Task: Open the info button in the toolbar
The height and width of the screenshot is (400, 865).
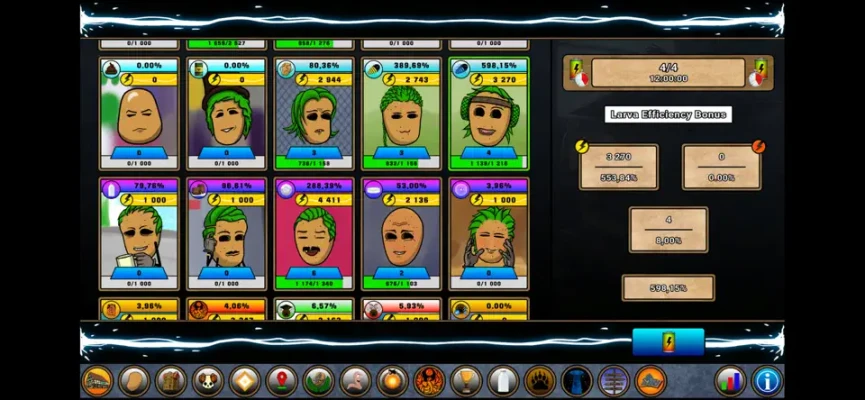Action: [766, 381]
